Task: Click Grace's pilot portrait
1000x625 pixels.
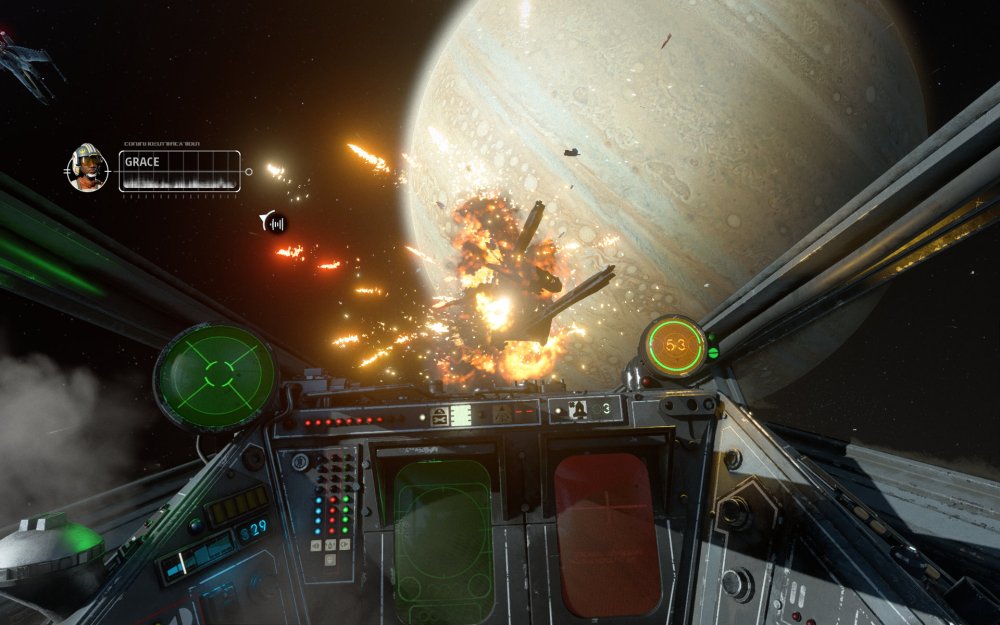Action: pyautogui.click(x=88, y=168)
